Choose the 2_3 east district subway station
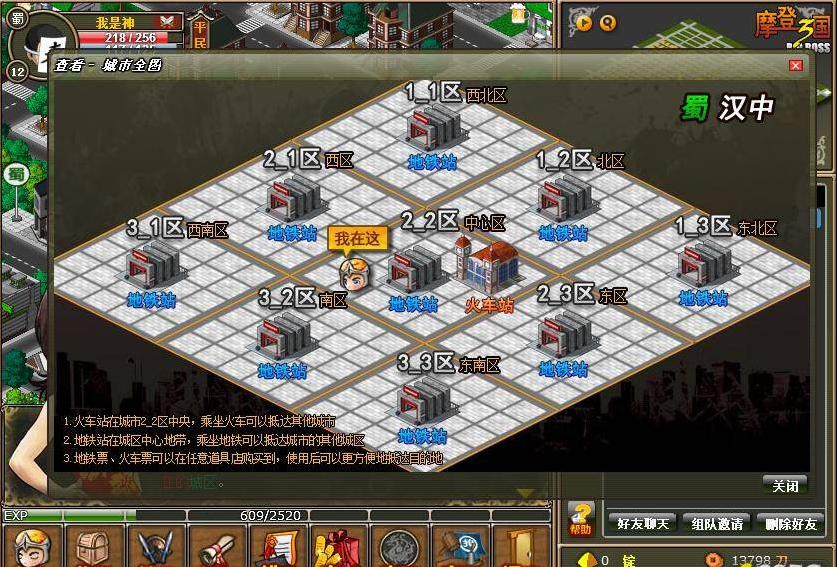The image size is (837, 567). (563, 336)
